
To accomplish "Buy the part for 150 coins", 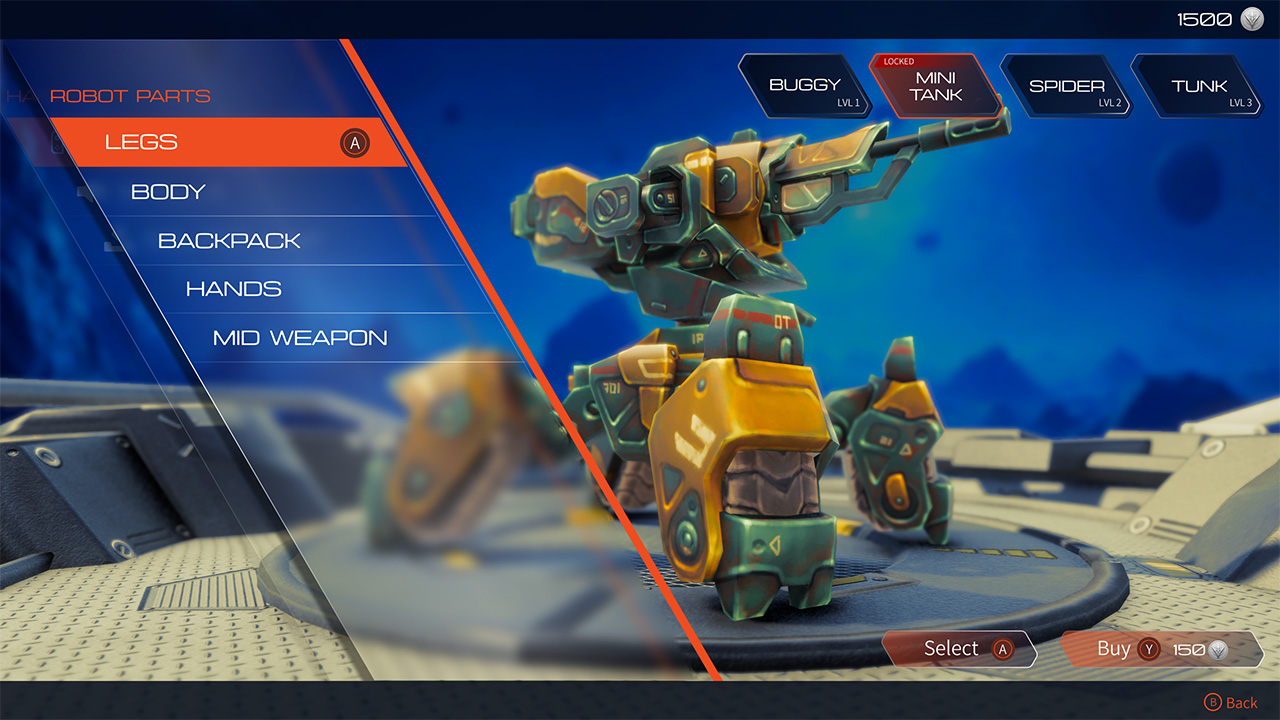I will [1115, 649].
